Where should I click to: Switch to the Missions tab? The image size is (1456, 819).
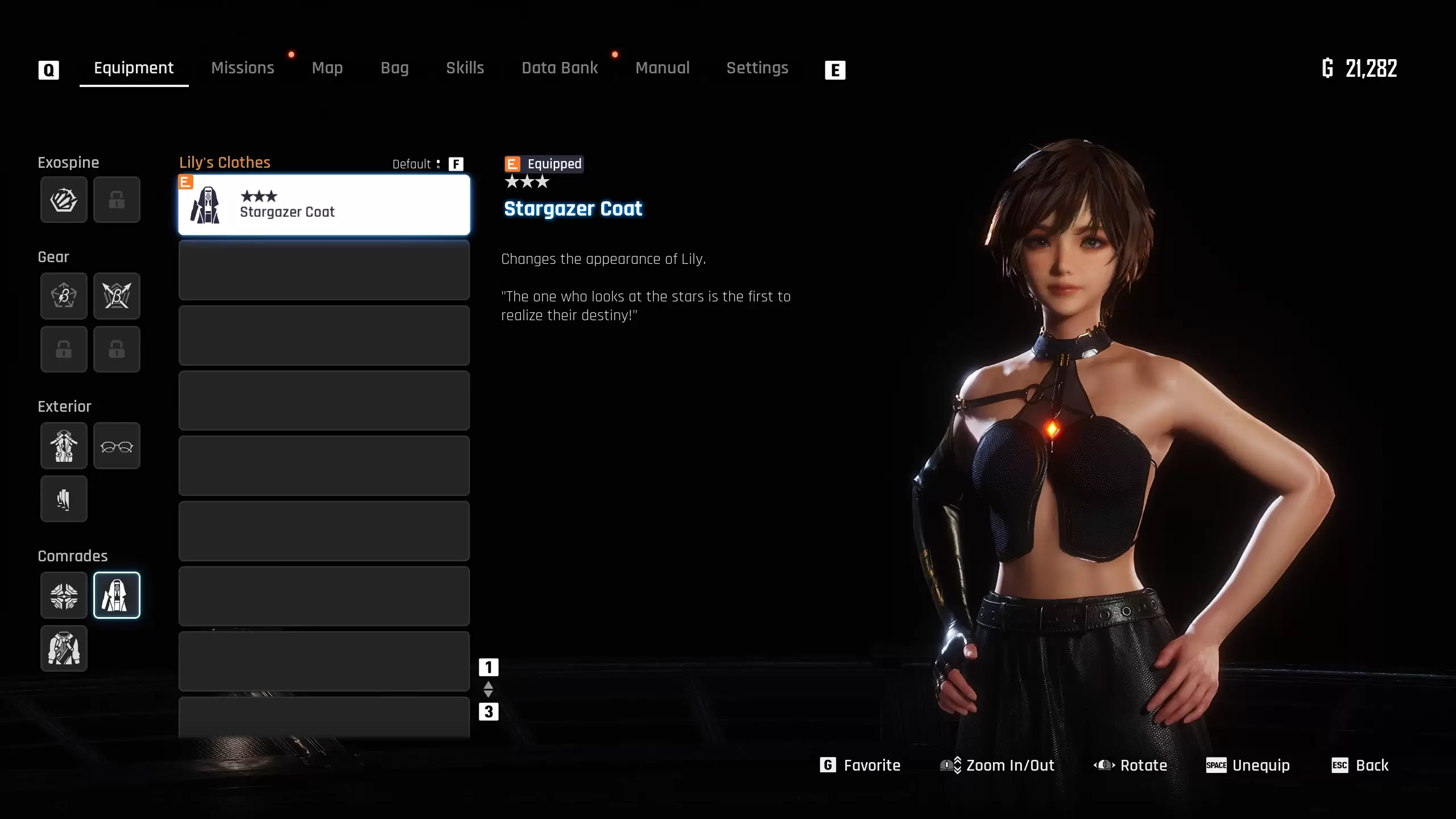243,68
